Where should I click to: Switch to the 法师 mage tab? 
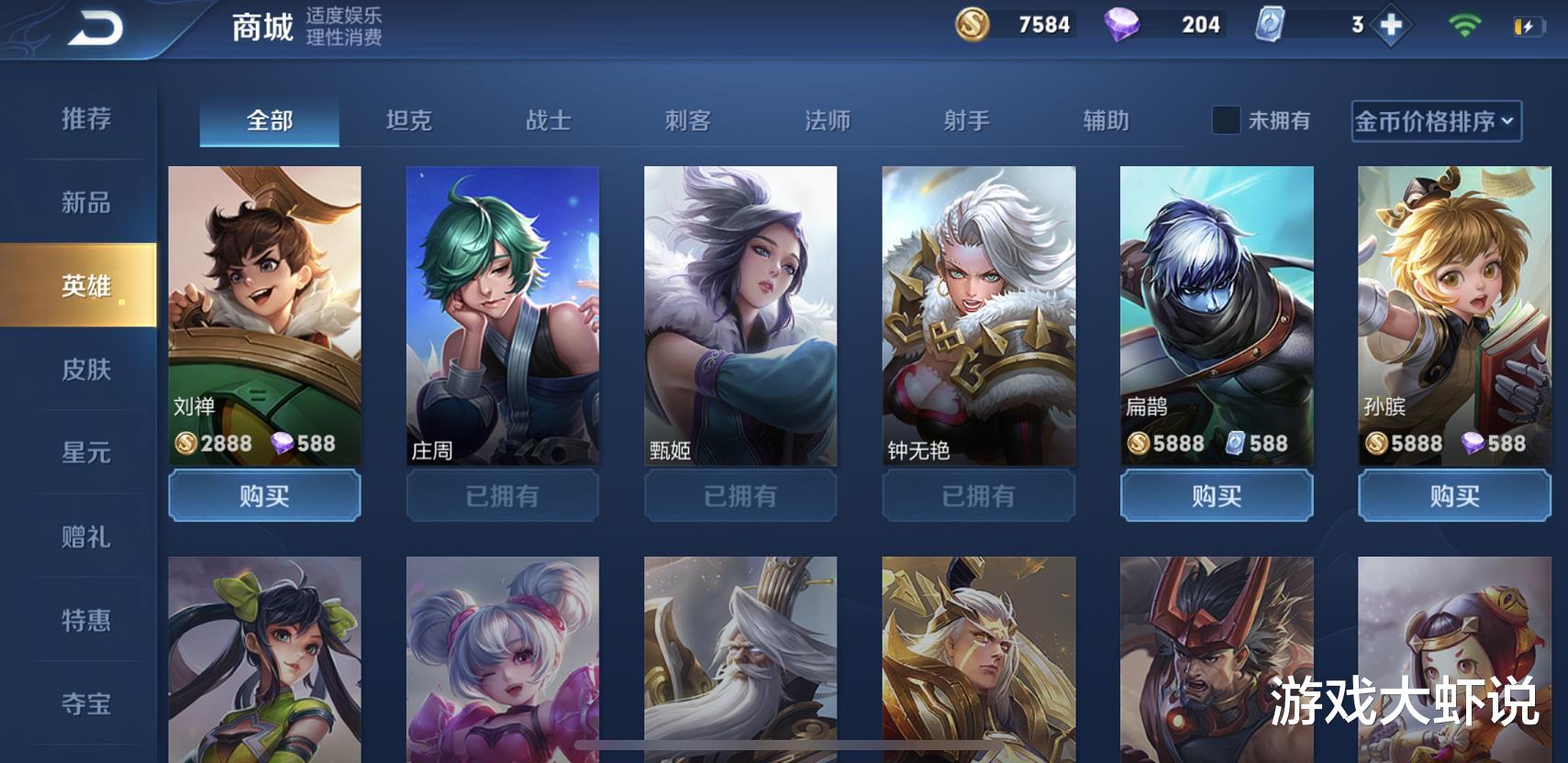point(827,120)
